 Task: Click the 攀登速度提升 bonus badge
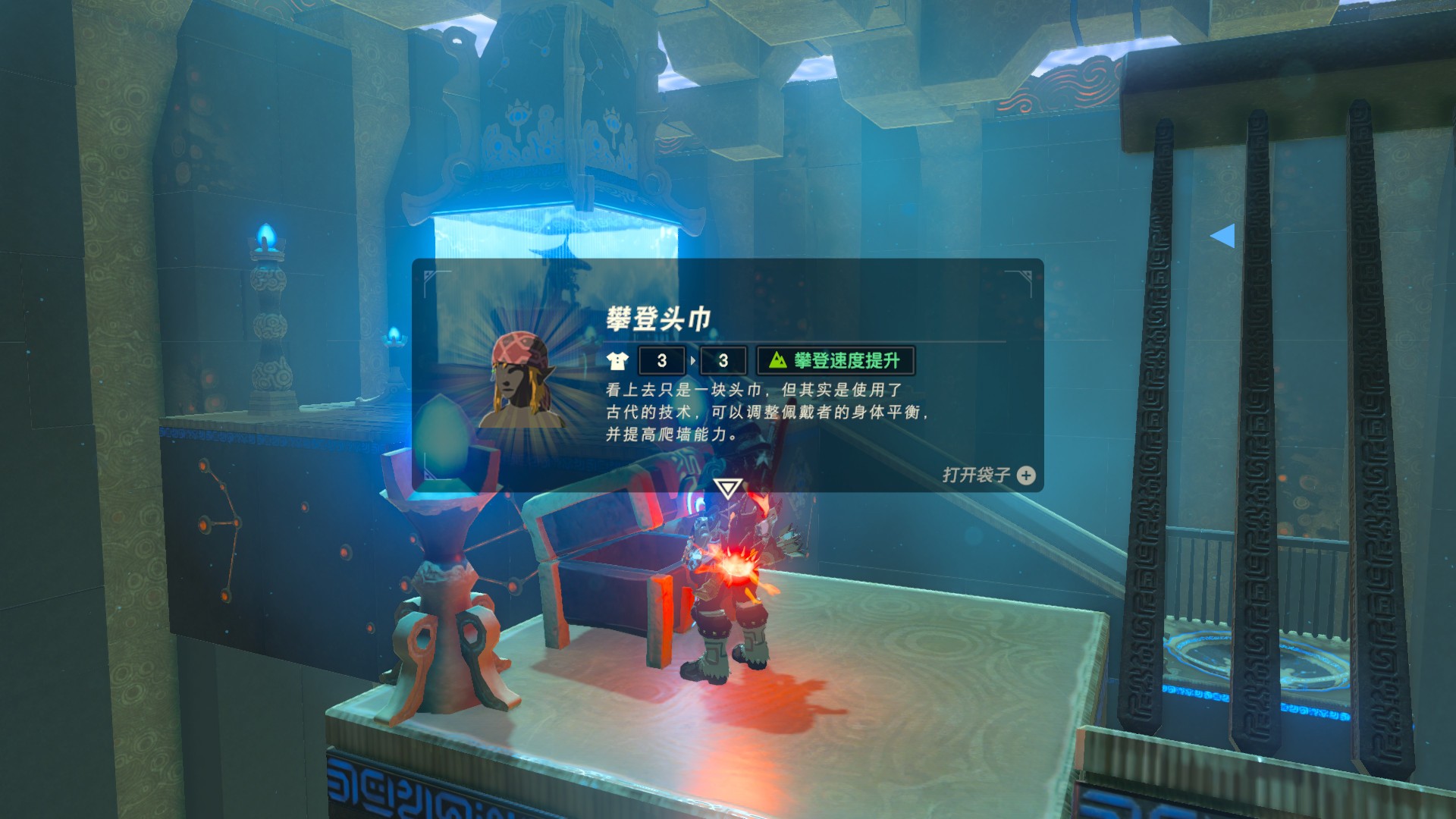click(836, 361)
